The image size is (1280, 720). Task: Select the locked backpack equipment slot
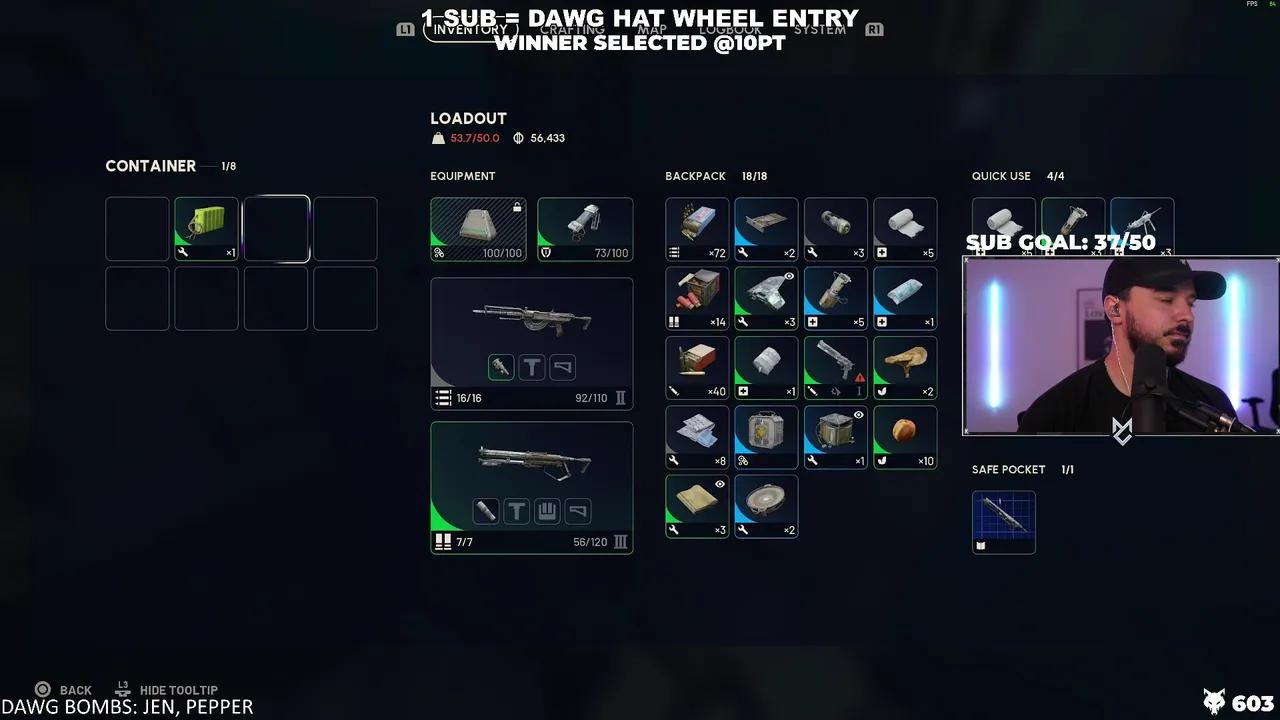[x=478, y=229]
